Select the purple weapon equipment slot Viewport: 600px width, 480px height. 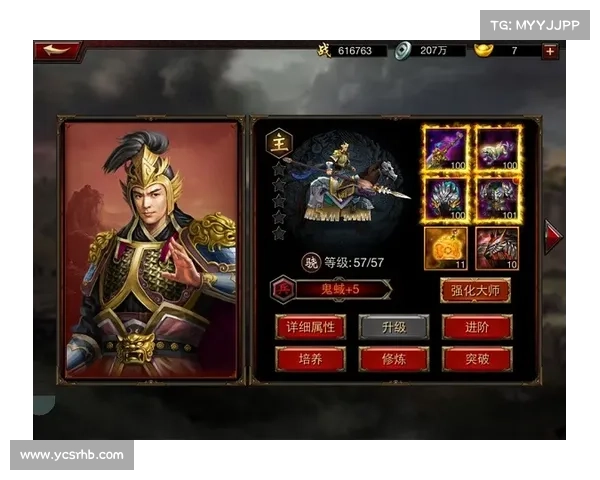click(446, 148)
